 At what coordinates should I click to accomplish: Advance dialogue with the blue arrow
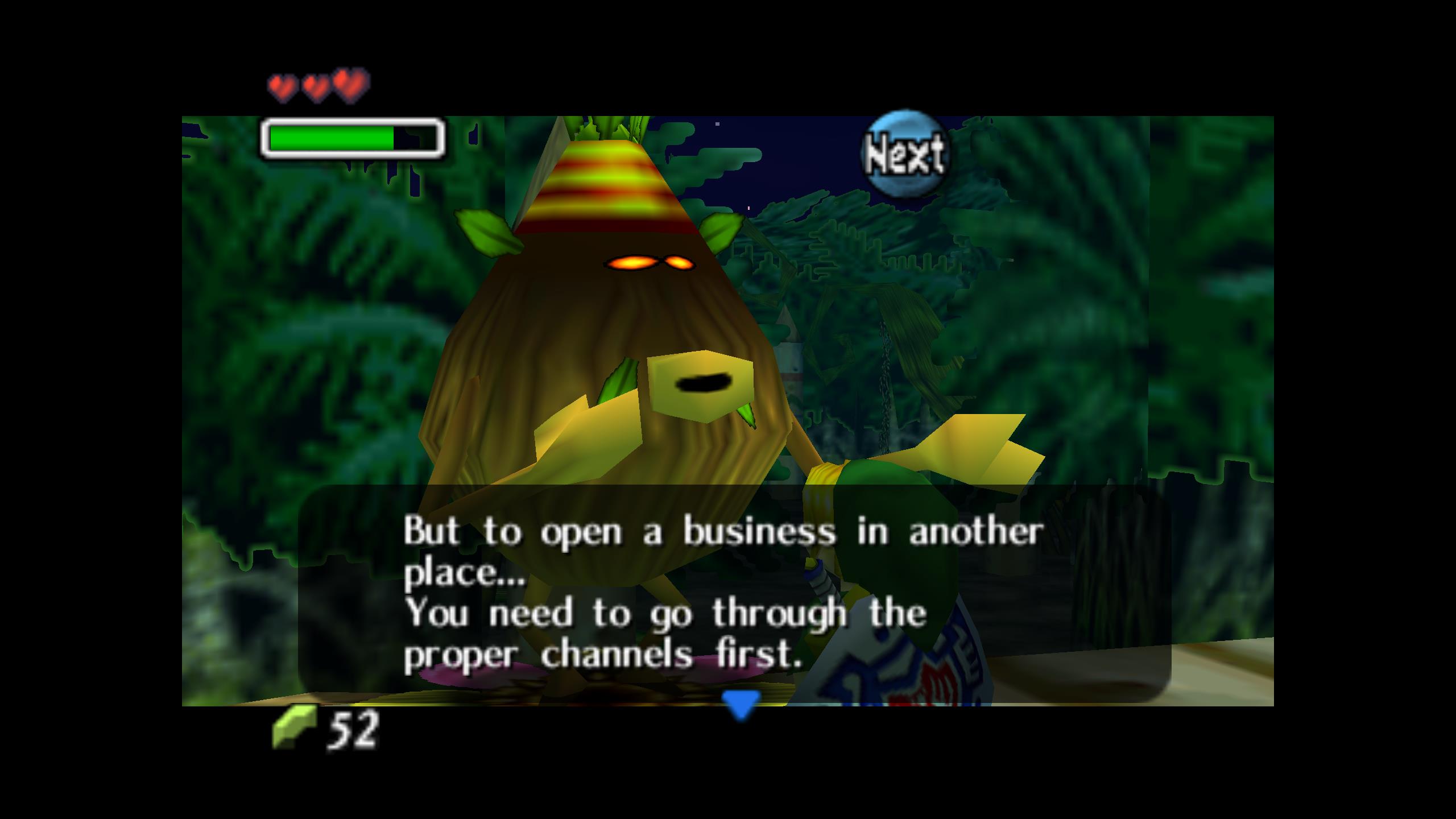click(x=741, y=704)
